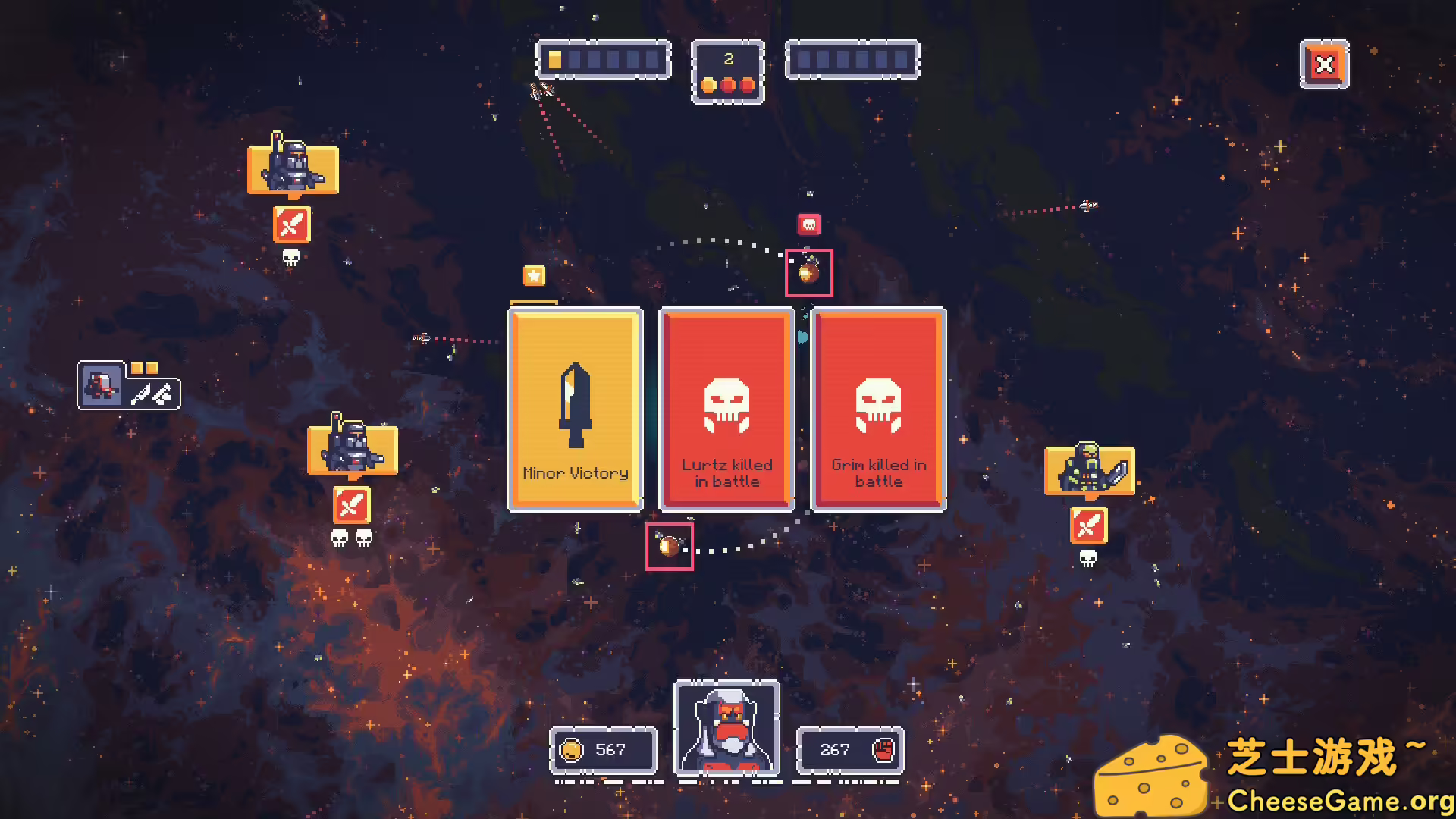Click the 567 gold display
Image resolution: width=1456 pixels, height=819 pixels.
pos(604,750)
